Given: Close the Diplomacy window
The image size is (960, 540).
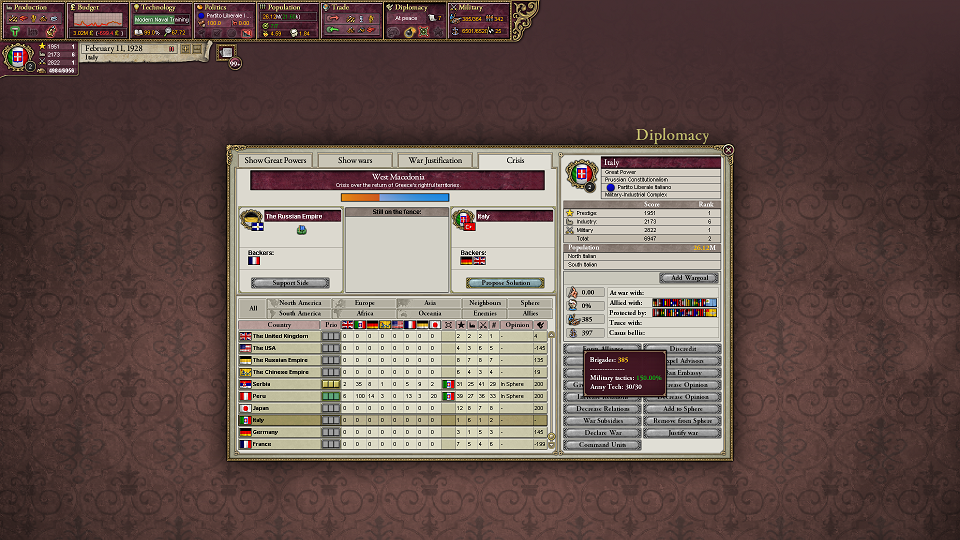Looking at the screenshot, I should [728, 150].
